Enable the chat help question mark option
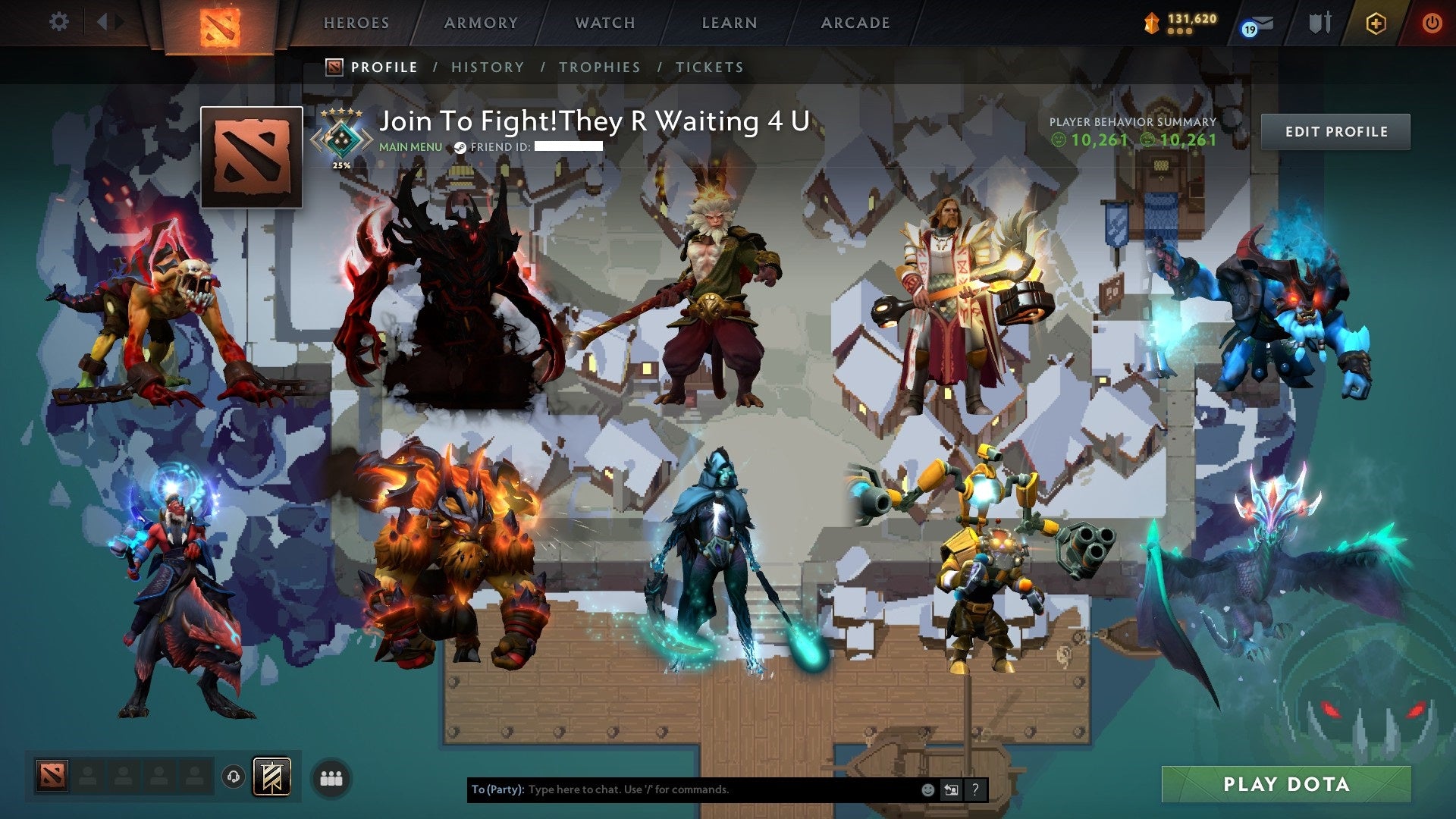Viewport: 1456px width, 819px height. 976,789
